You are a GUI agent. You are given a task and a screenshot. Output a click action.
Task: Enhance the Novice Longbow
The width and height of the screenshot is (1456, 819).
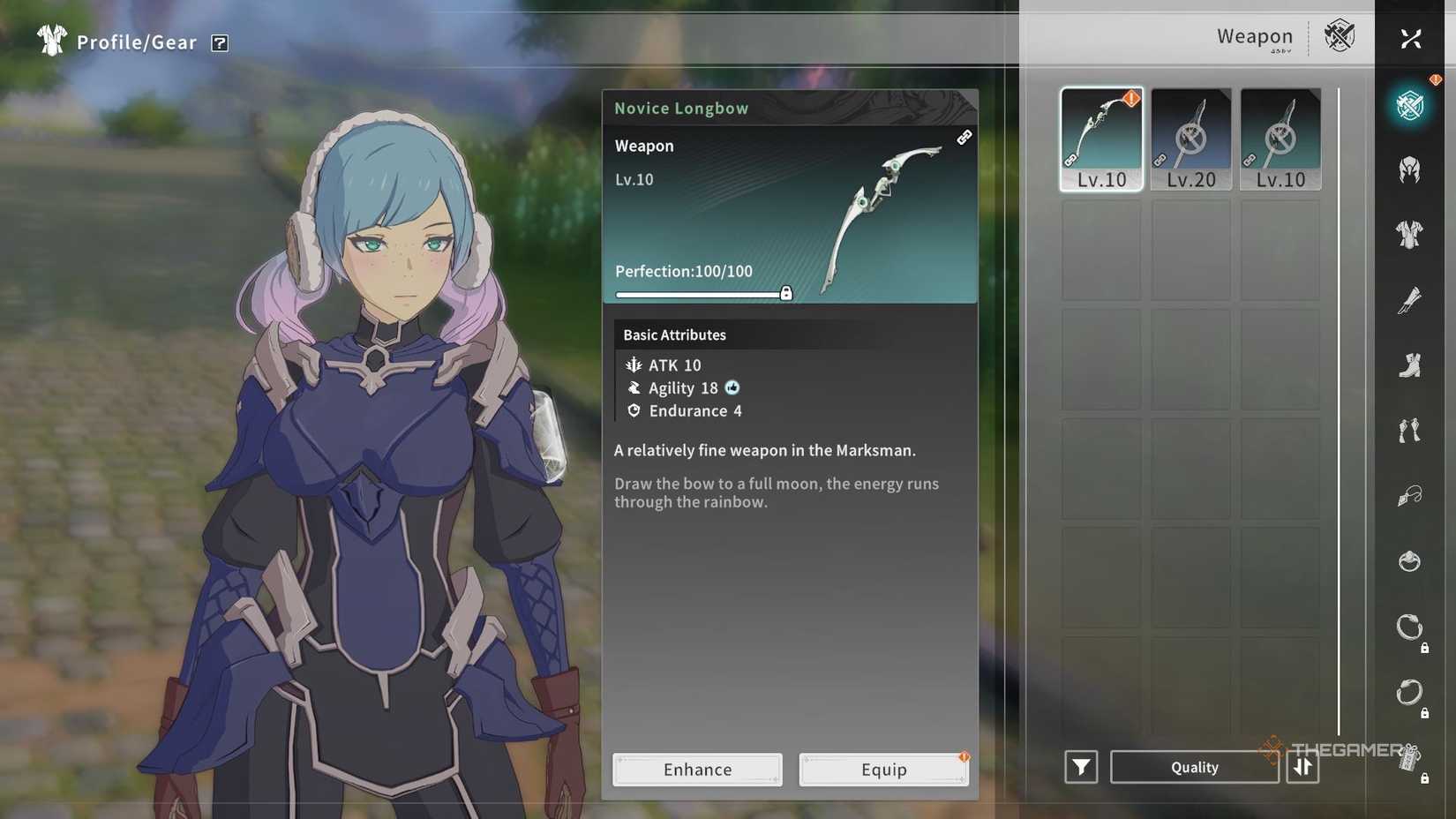point(697,770)
